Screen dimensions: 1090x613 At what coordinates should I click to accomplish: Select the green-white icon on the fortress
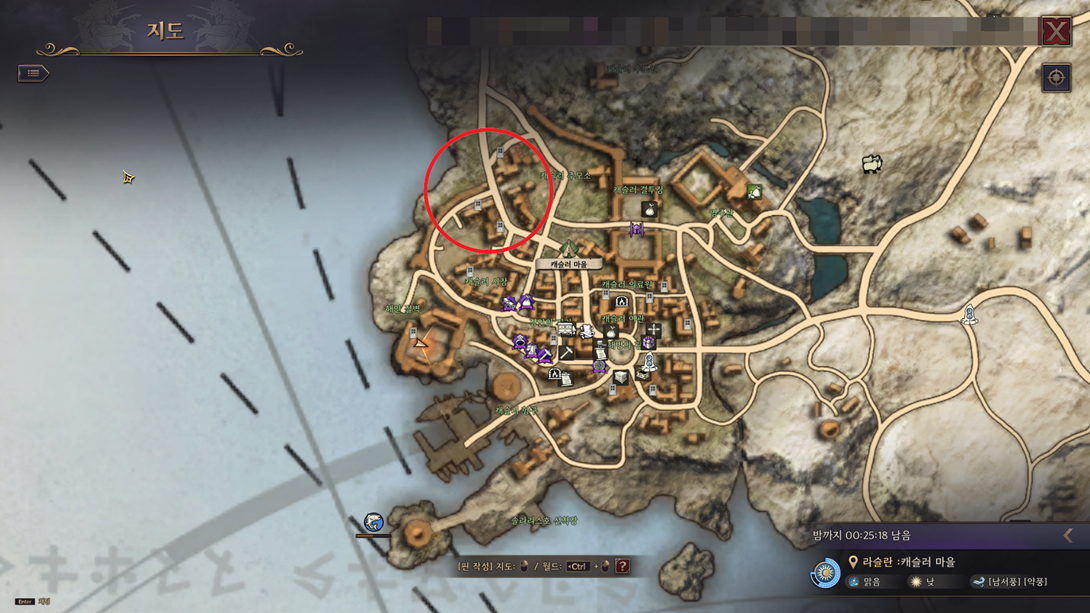[x=754, y=192]
